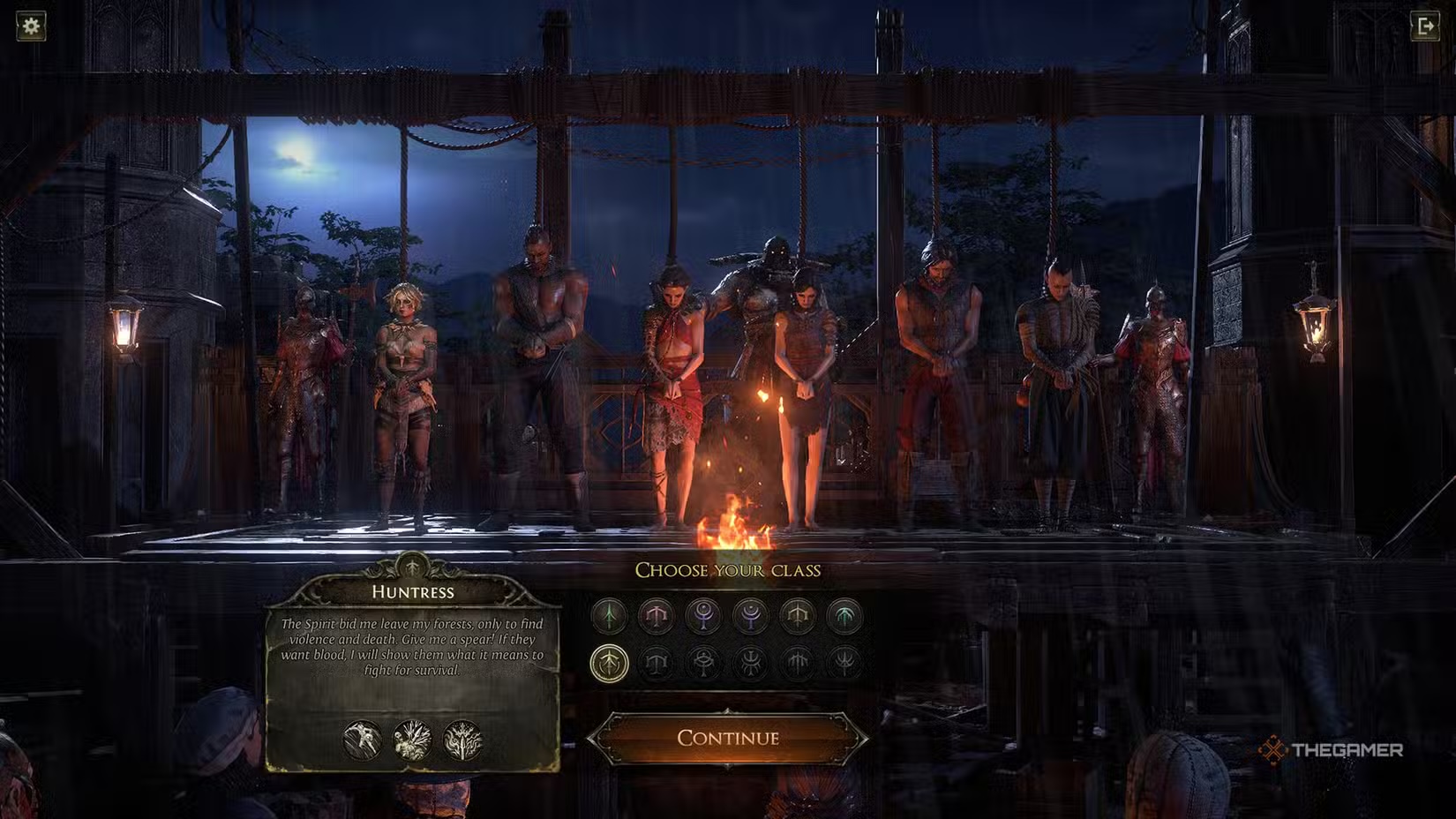Select the last grayed class rune in bottom row
This screenshot has height=819, width=1456.
tap(844, 663)
